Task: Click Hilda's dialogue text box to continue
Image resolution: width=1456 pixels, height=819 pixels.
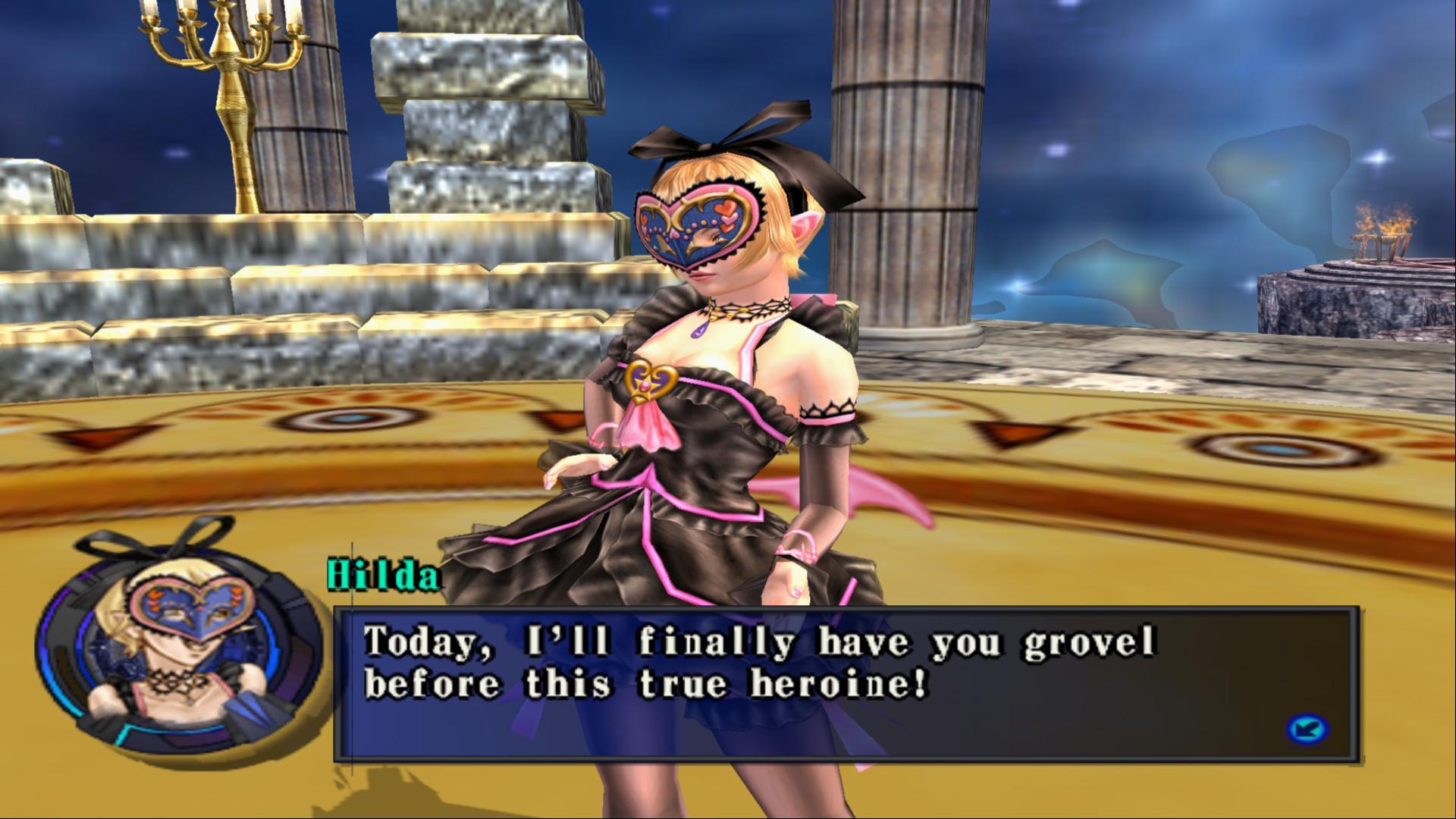Action: click(846, 682)
